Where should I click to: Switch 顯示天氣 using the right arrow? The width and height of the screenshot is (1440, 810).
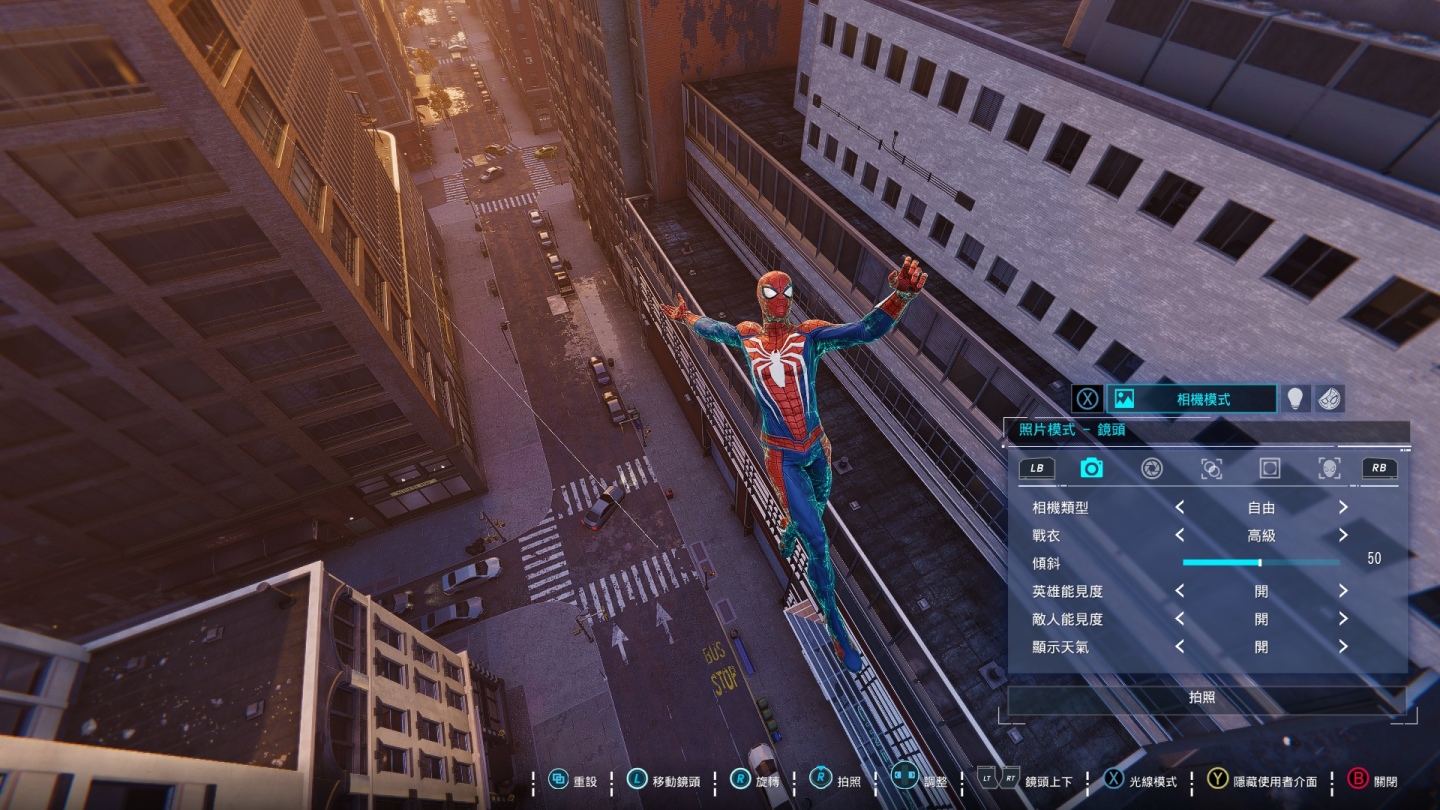pos(1343,648)
